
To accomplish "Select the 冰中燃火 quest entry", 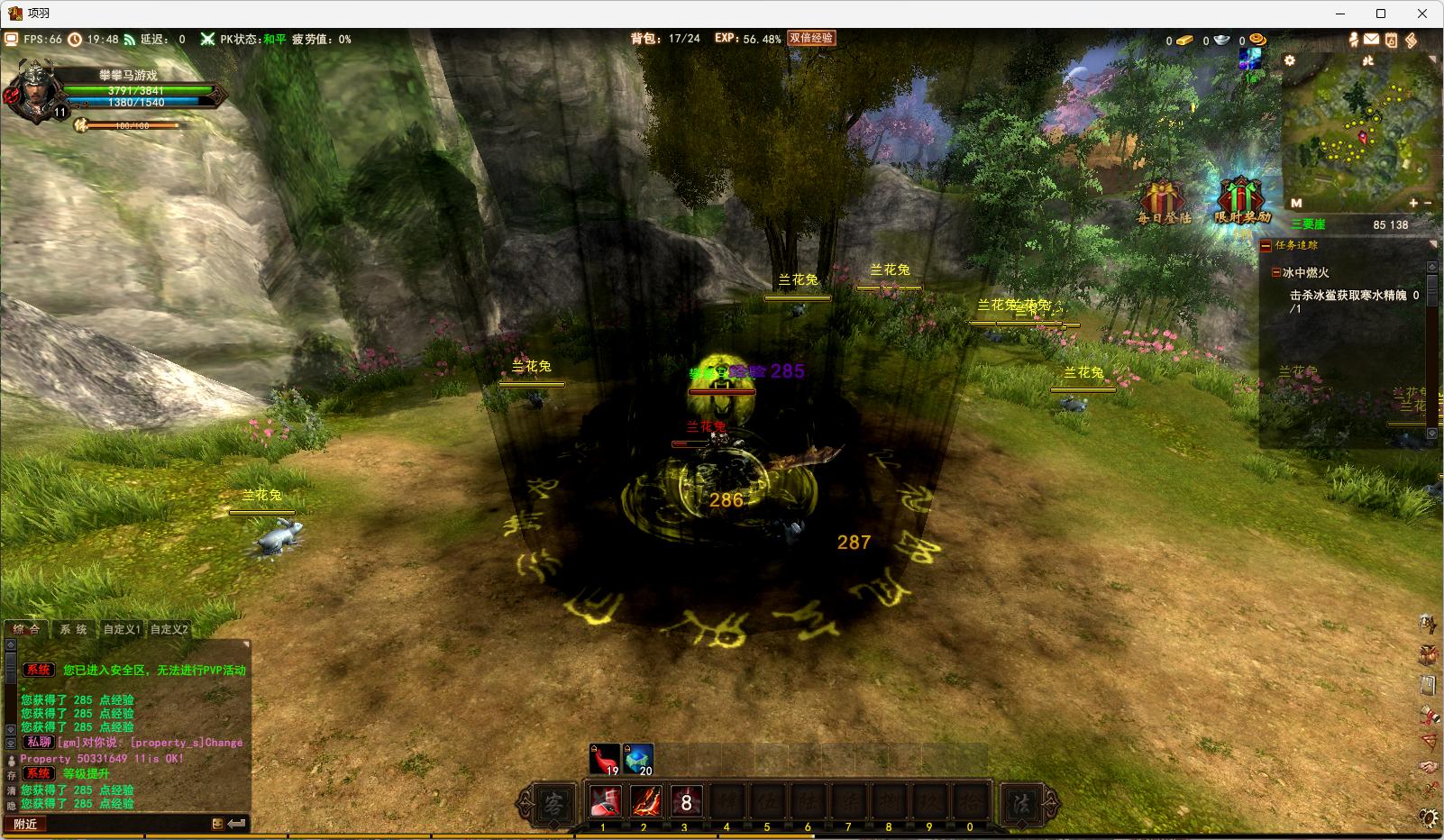I will [x=1305, y=272].
